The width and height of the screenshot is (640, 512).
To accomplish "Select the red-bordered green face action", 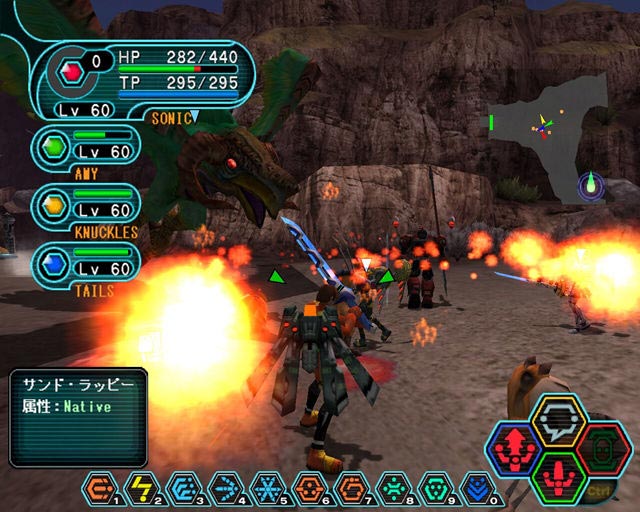I will click(x=604, y=449).
